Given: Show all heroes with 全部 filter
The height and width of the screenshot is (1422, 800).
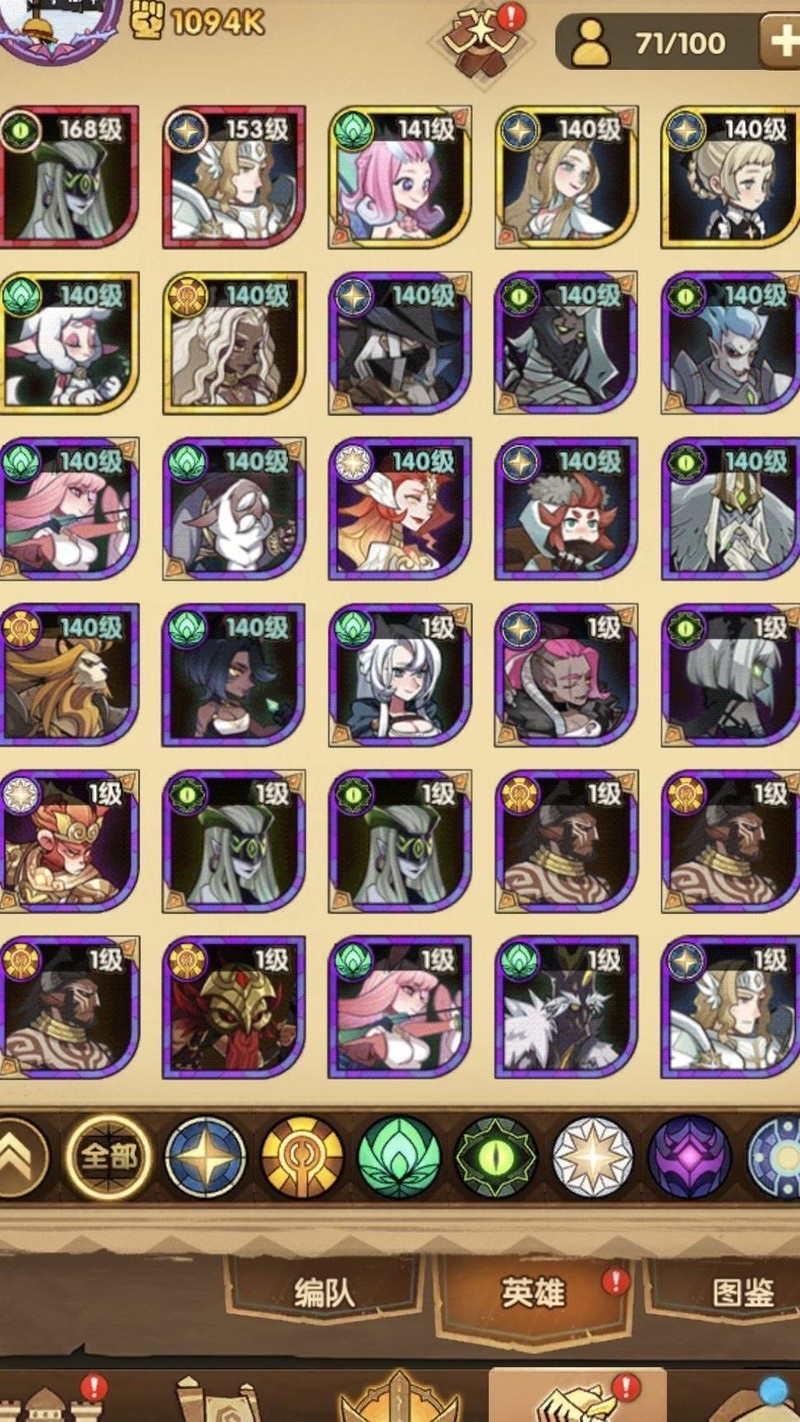Looking at the screenshot, I should [108, 1157].
